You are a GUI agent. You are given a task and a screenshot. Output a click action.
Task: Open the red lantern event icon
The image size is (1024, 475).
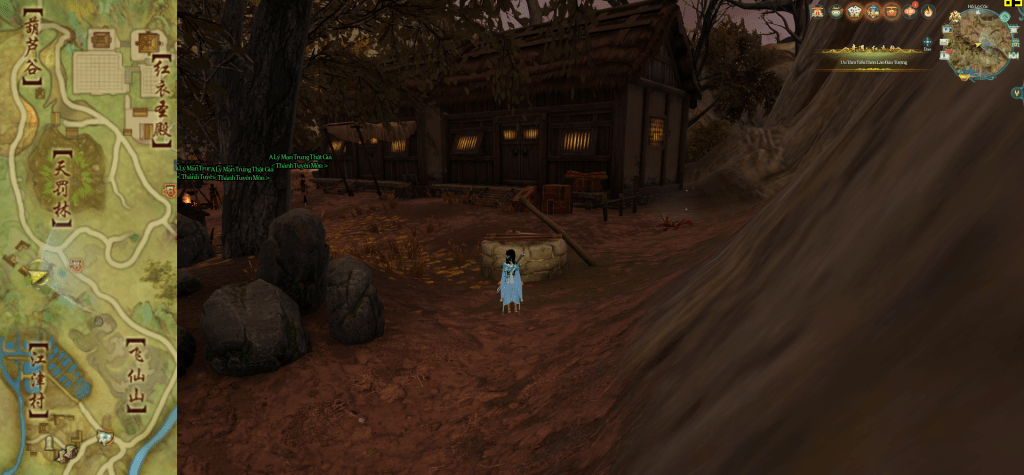click(911, 11)
